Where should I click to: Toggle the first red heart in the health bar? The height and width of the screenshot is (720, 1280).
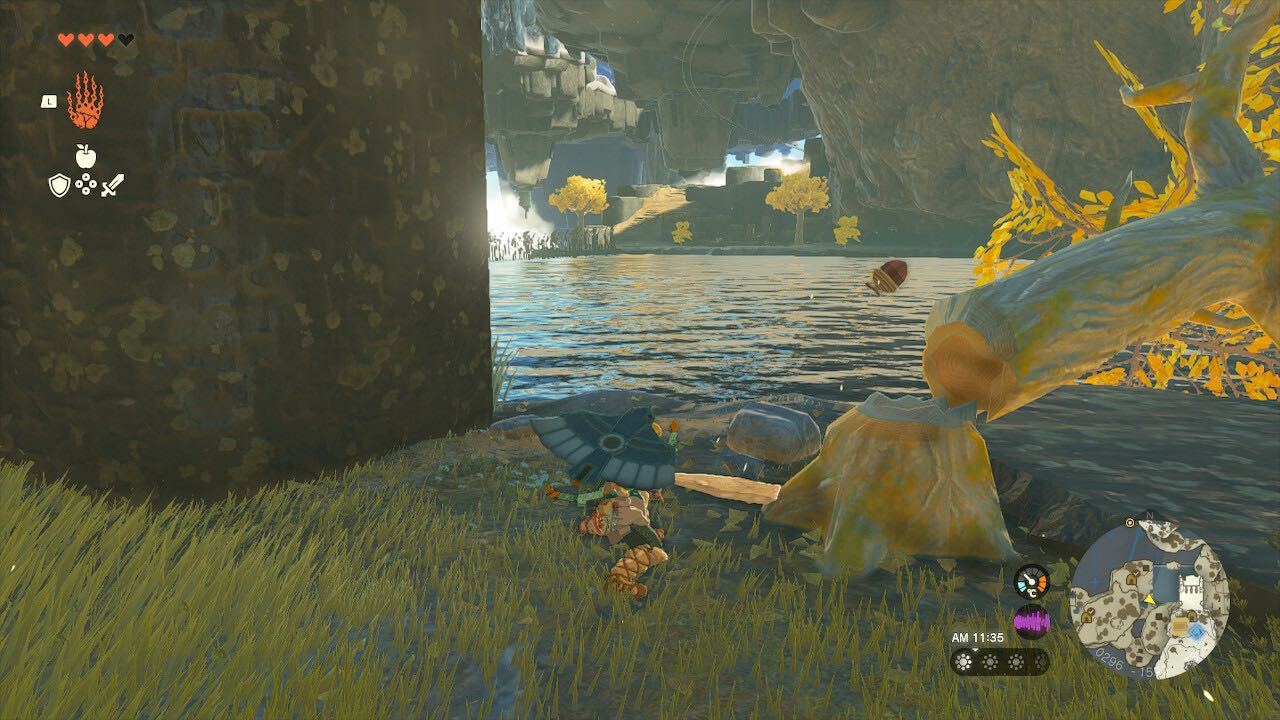66,38
